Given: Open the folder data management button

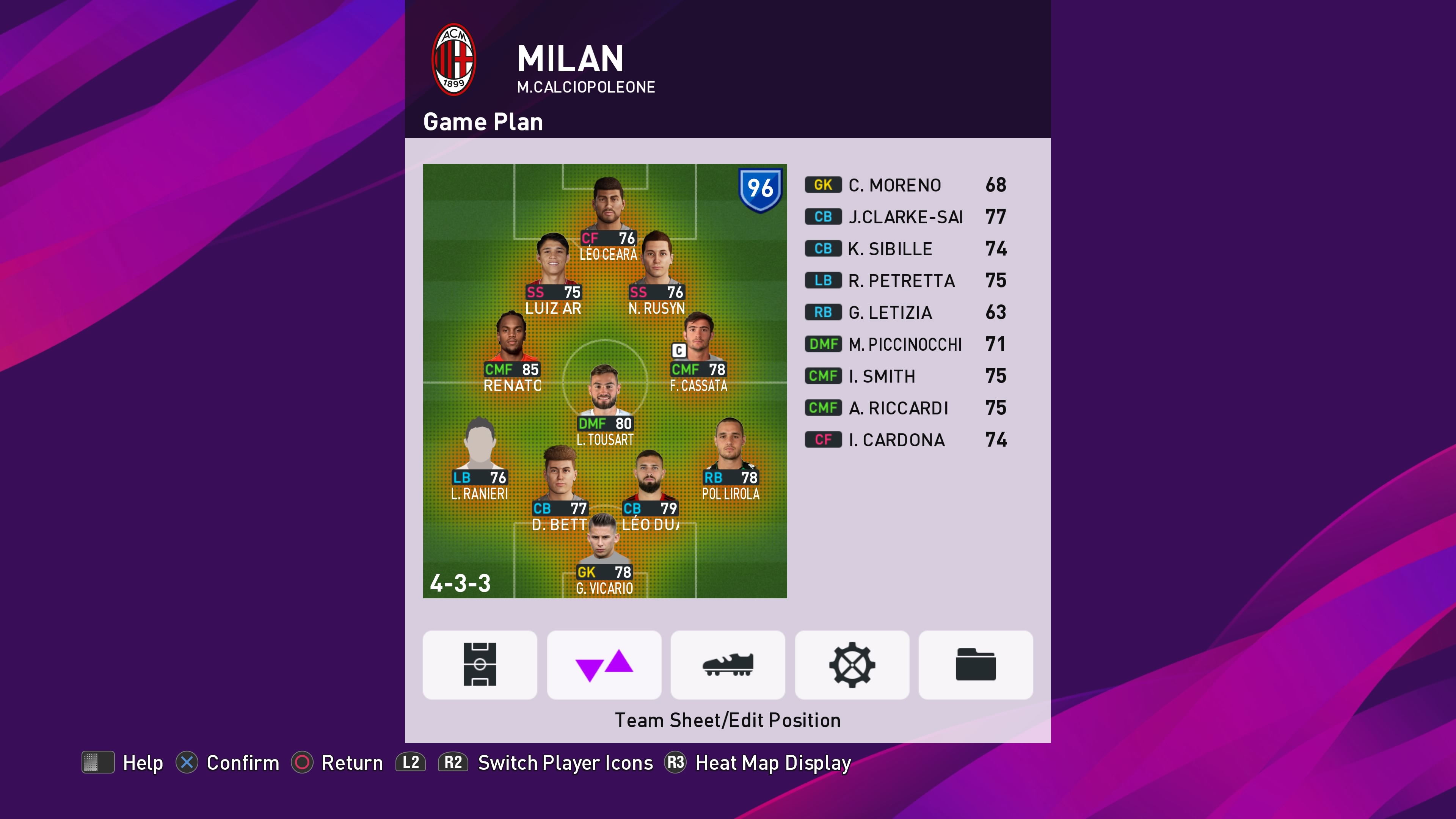Looking at the screenshot, I should pyautogui.click(x=976, y=665).
